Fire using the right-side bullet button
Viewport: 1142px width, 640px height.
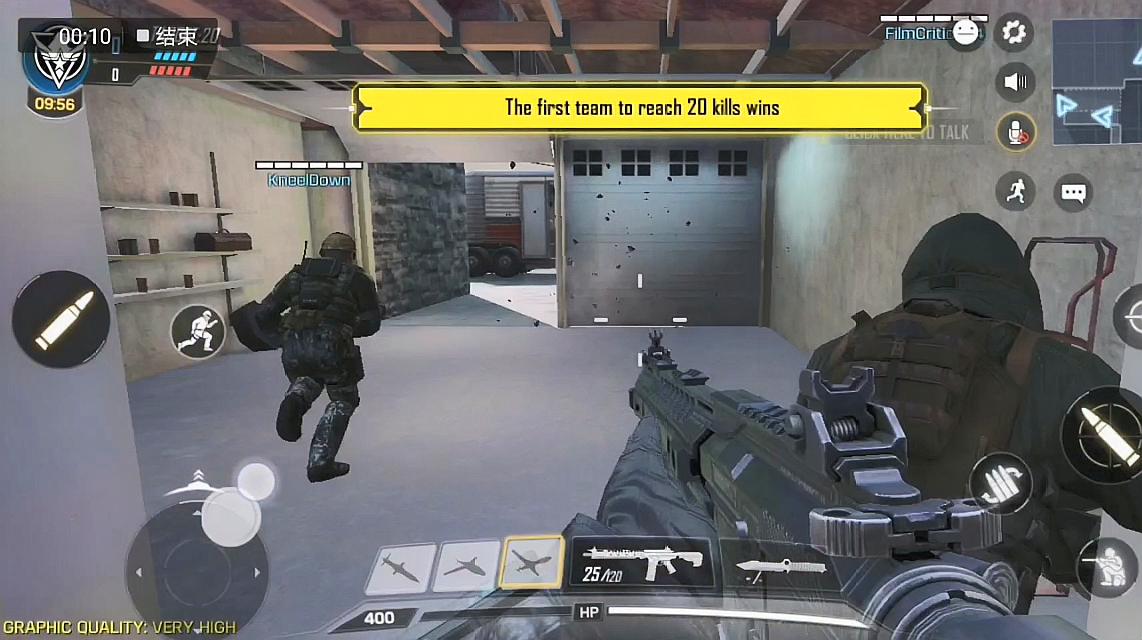coord(1105,434)
